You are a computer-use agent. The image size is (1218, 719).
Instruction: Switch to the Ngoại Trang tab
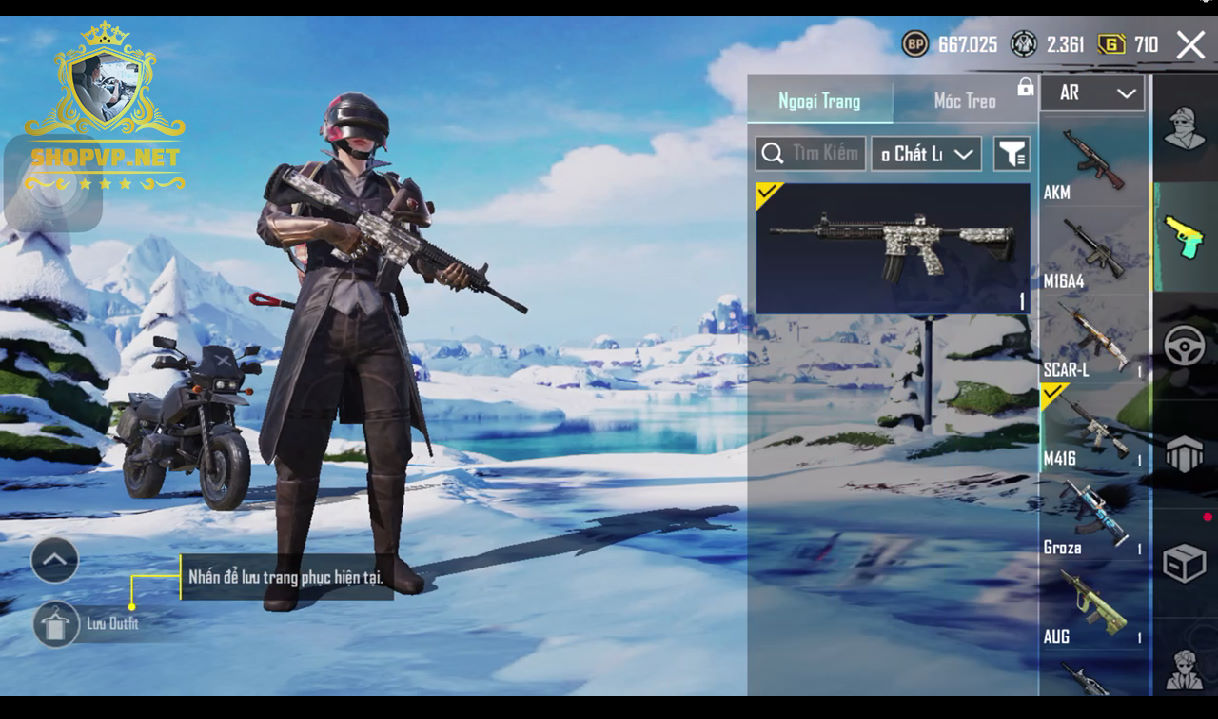(819, 101)
